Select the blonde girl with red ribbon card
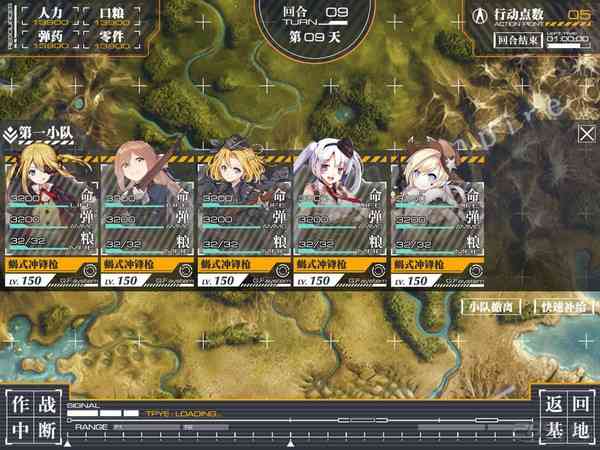 pyautogui.click(x=53, y=215)
